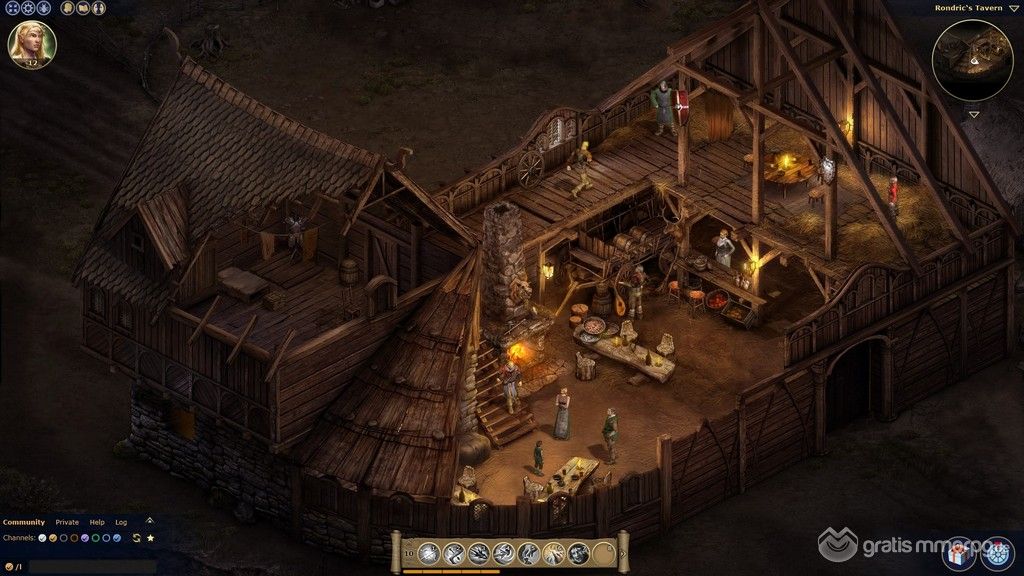Image resolution: width=1024 pixels, height=576 pixels.
Task: Activate the first ability in the hotbar scroll
Action: tap(428, 552)
